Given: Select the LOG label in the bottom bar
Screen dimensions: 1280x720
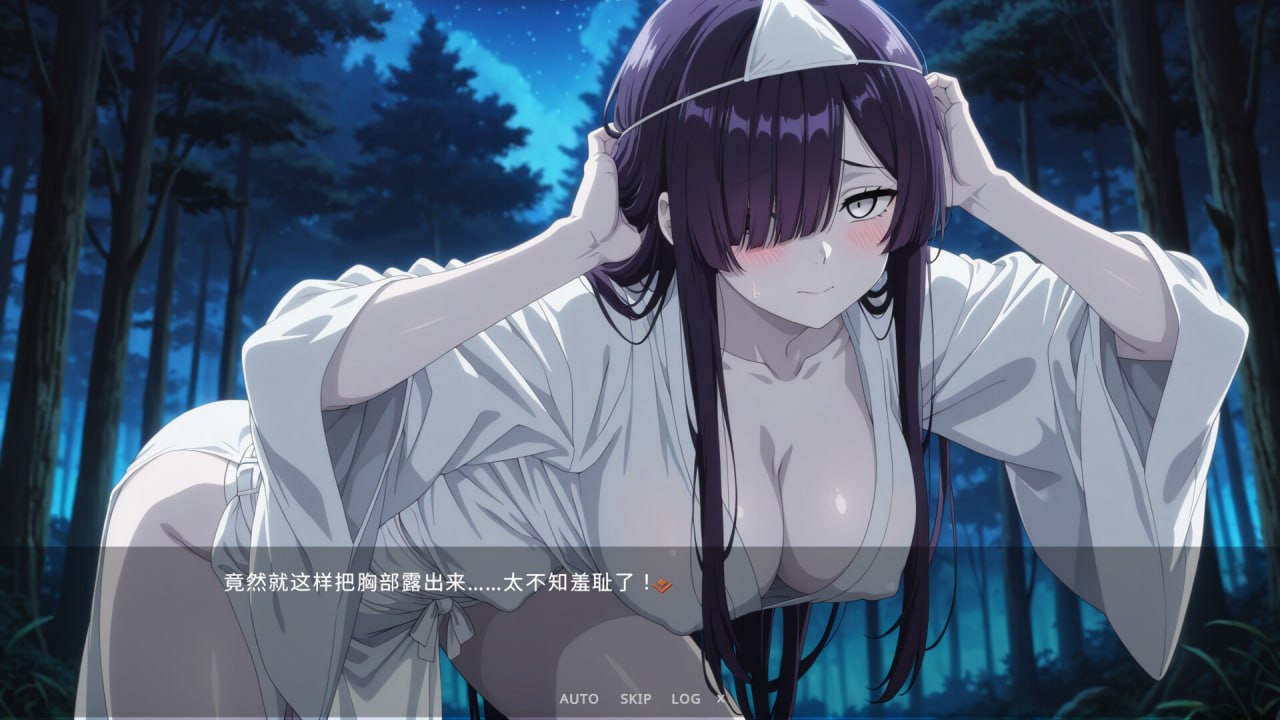Looking at the screenshot, I should pyautogui.click(x=684, y=699).
